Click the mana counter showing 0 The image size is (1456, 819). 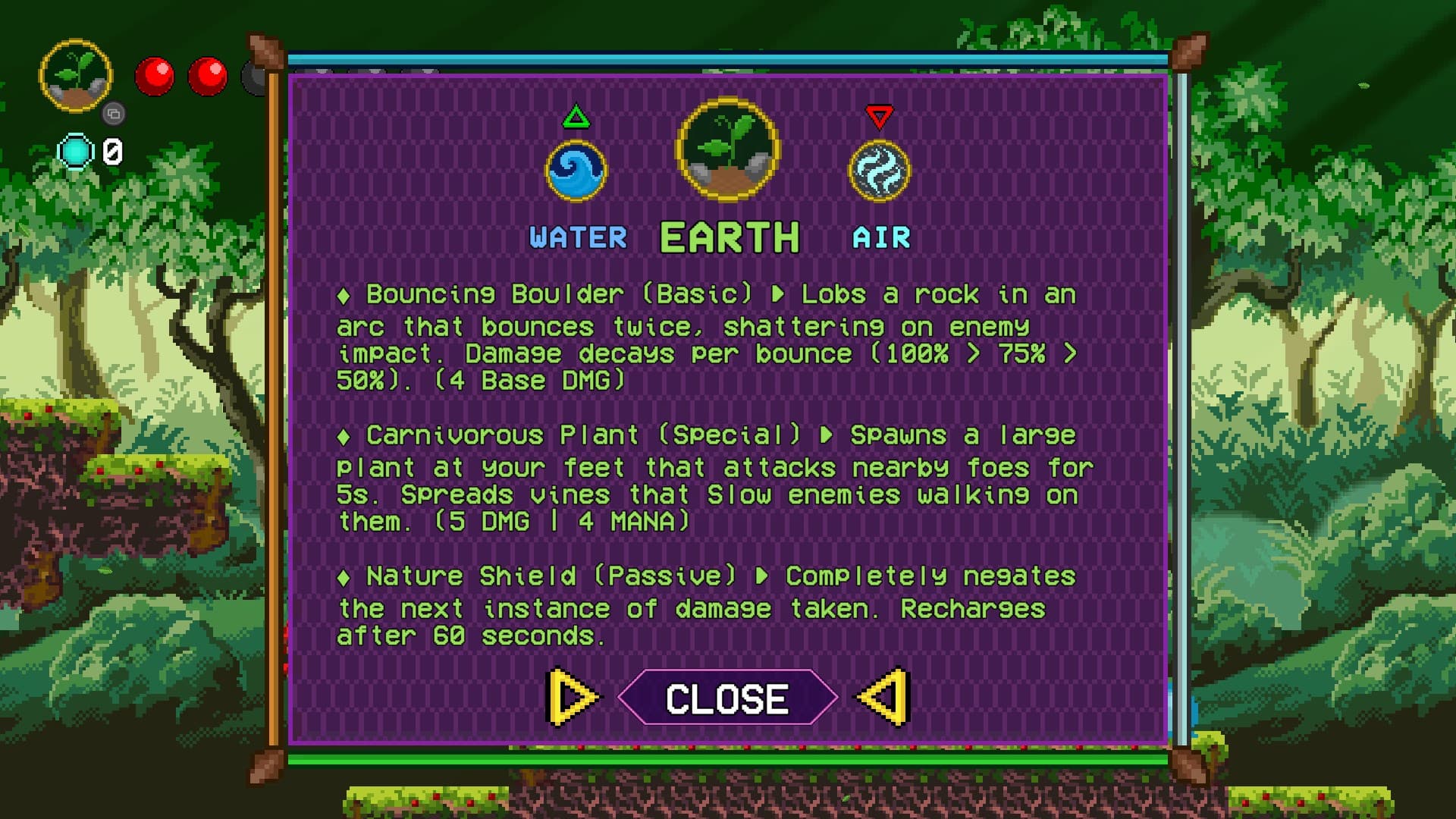[x=112, y=152]
